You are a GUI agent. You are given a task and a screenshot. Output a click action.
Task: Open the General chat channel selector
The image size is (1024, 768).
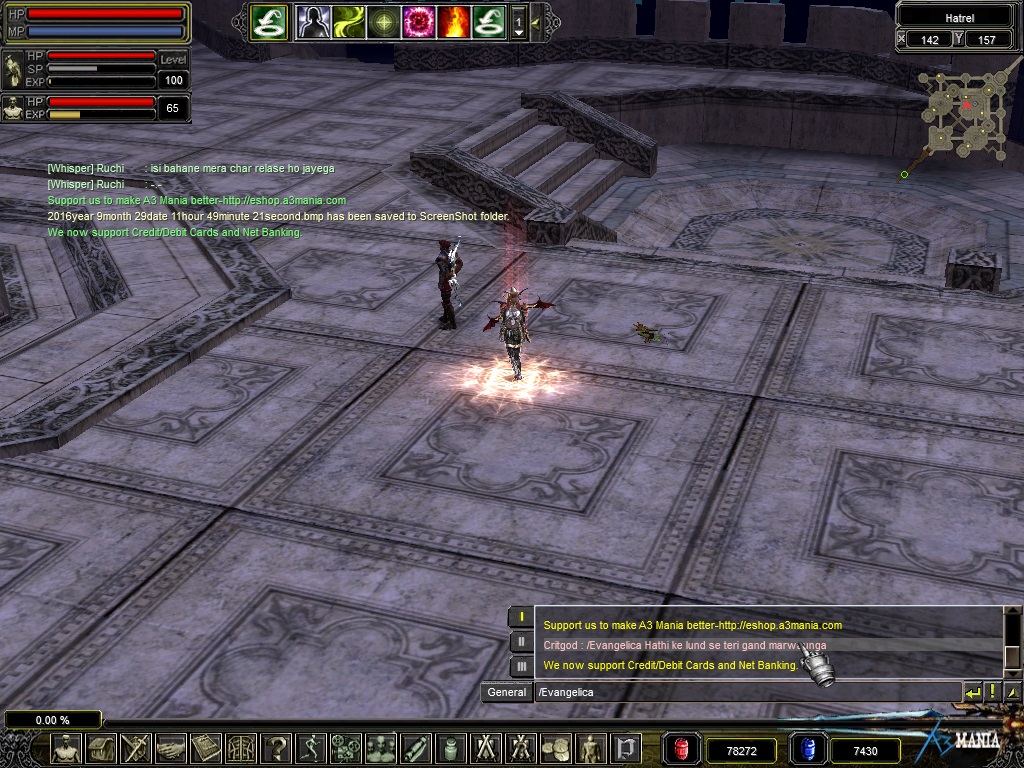[507, 692]
